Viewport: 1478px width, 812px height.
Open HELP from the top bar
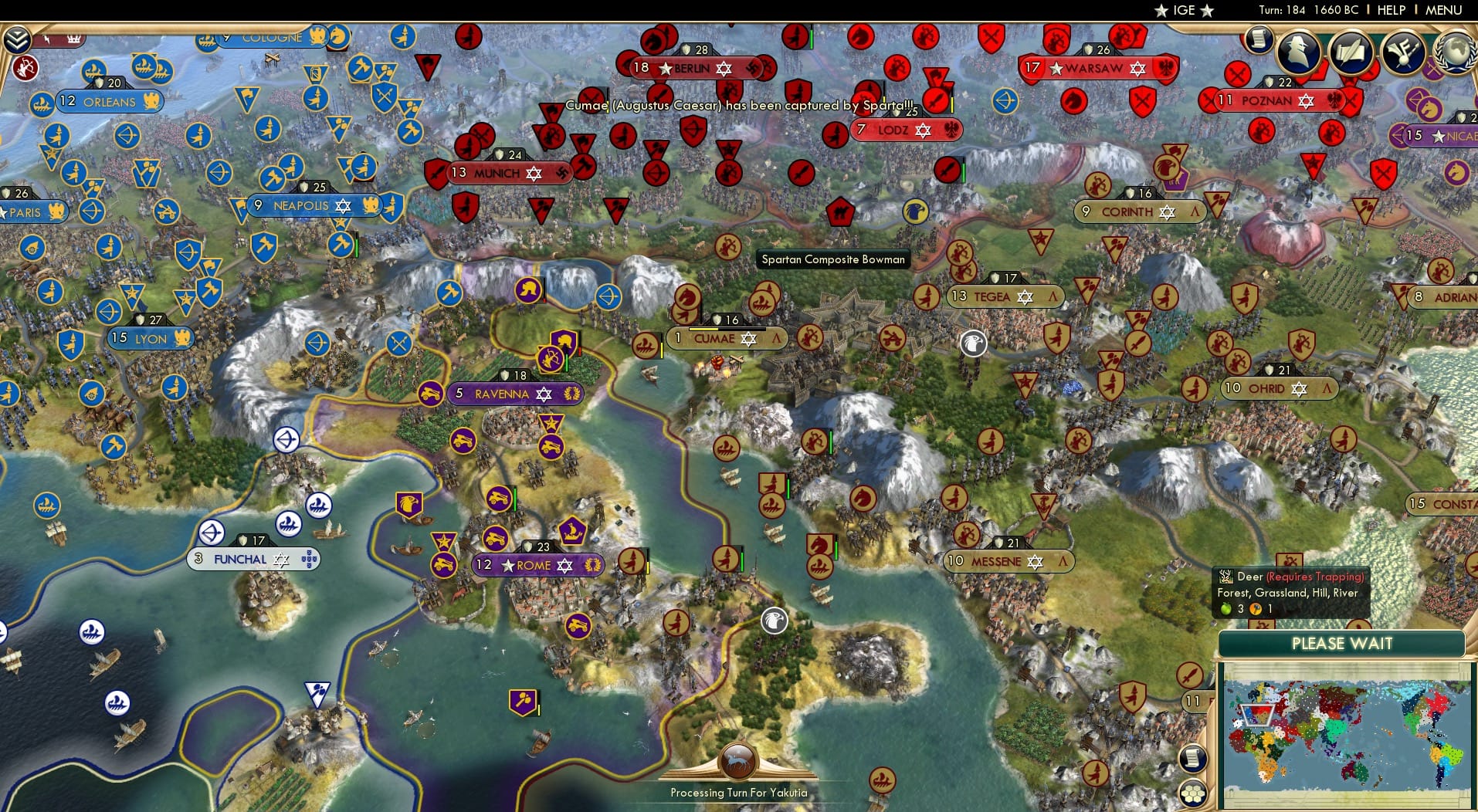point(1390,10)
